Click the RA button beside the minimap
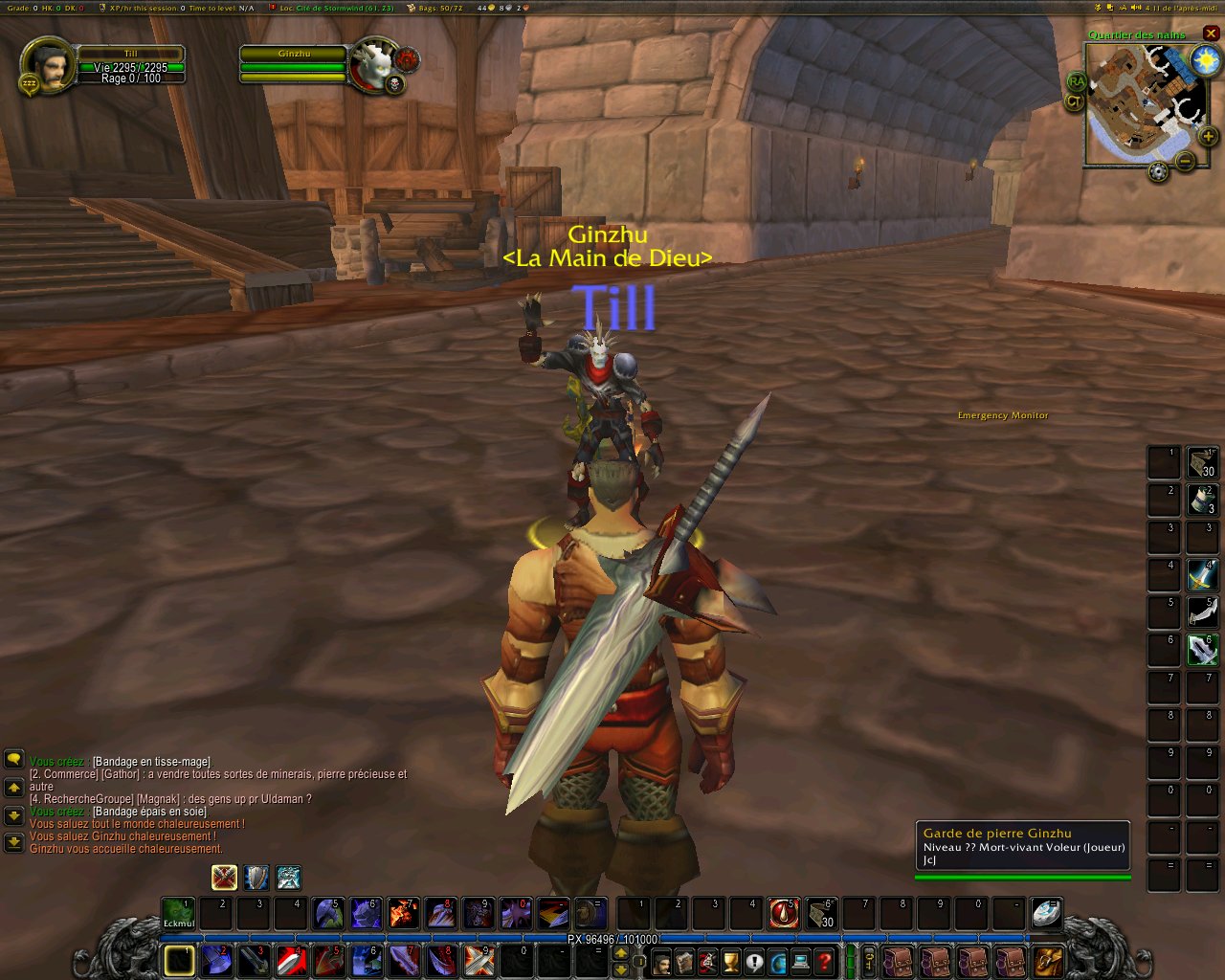 point(1077,82)
